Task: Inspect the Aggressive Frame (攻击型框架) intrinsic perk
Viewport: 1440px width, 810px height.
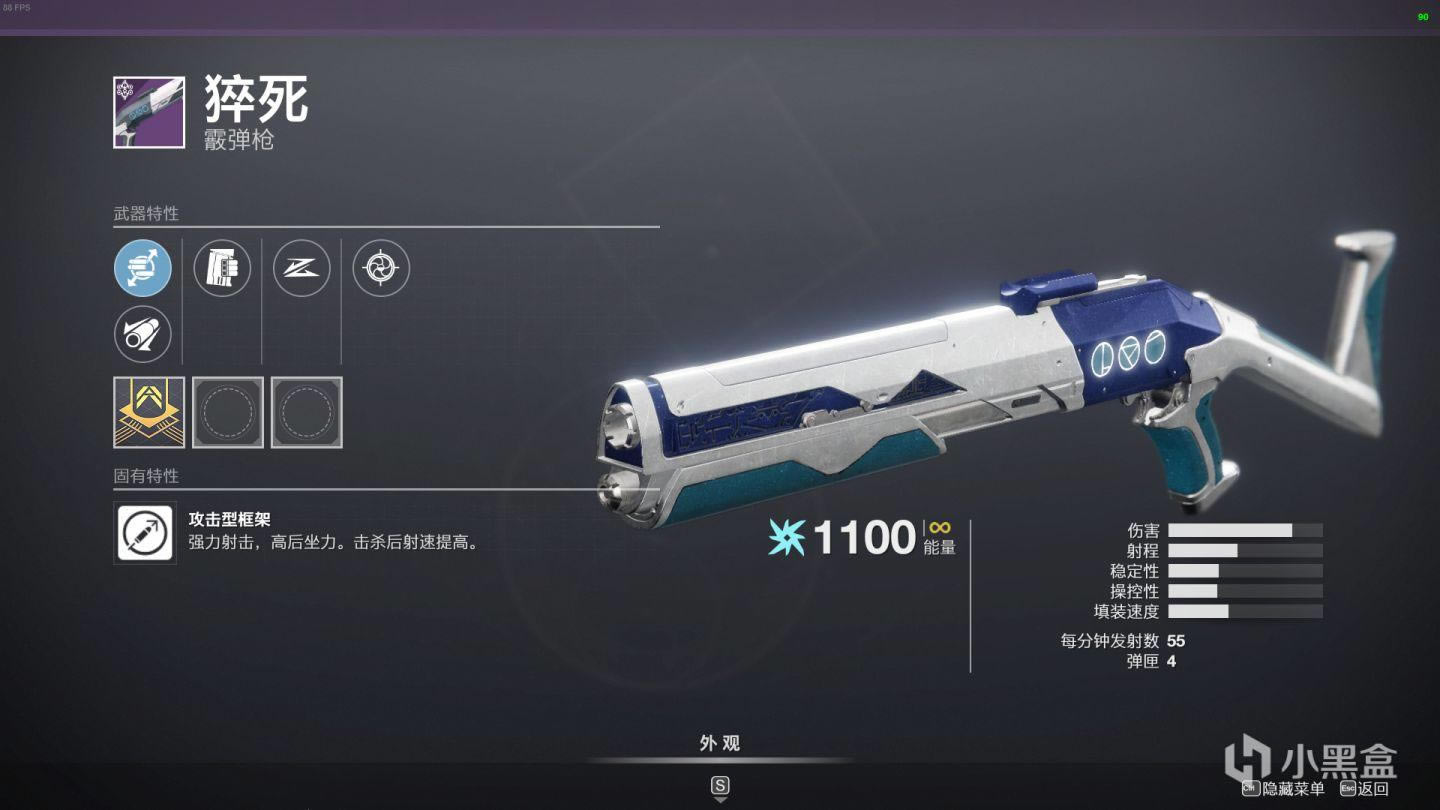Action: tap(145, 533)
